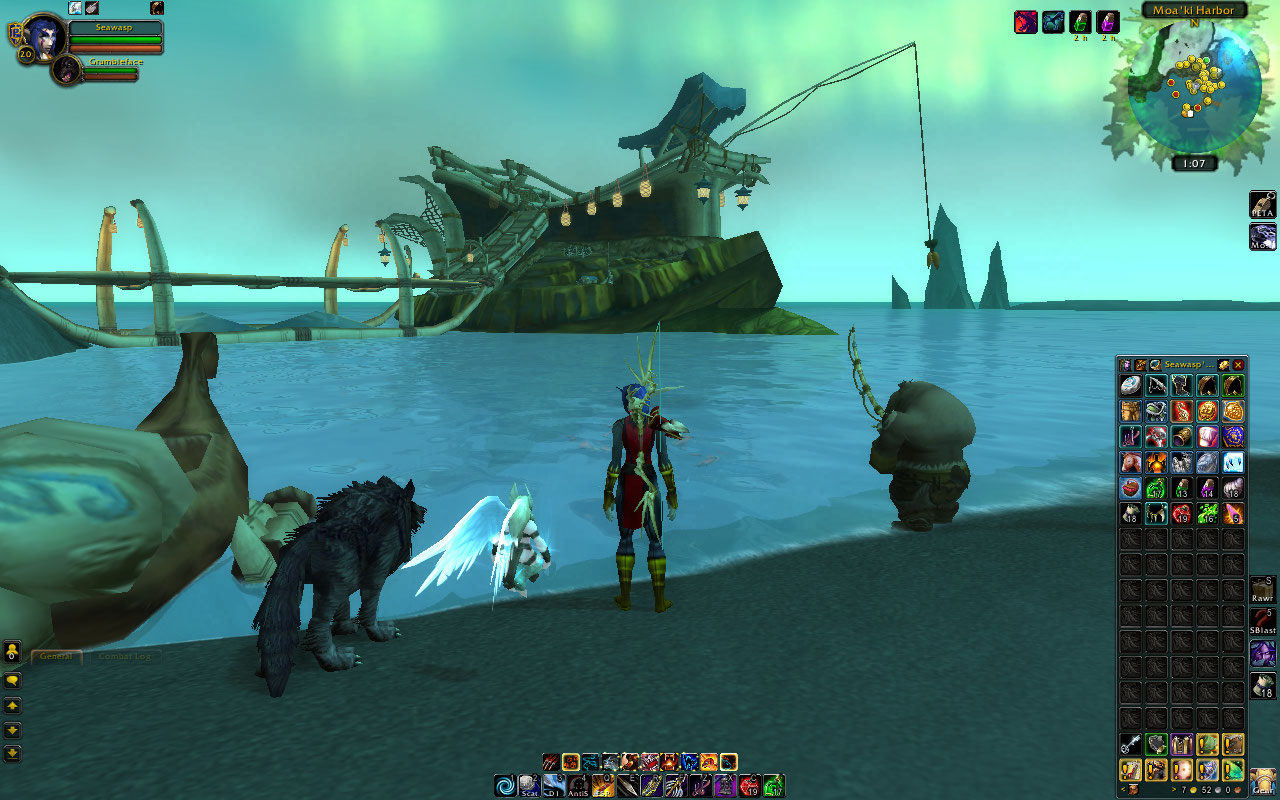
Task: Close the Seawasp bag window
Action: 1238,365
